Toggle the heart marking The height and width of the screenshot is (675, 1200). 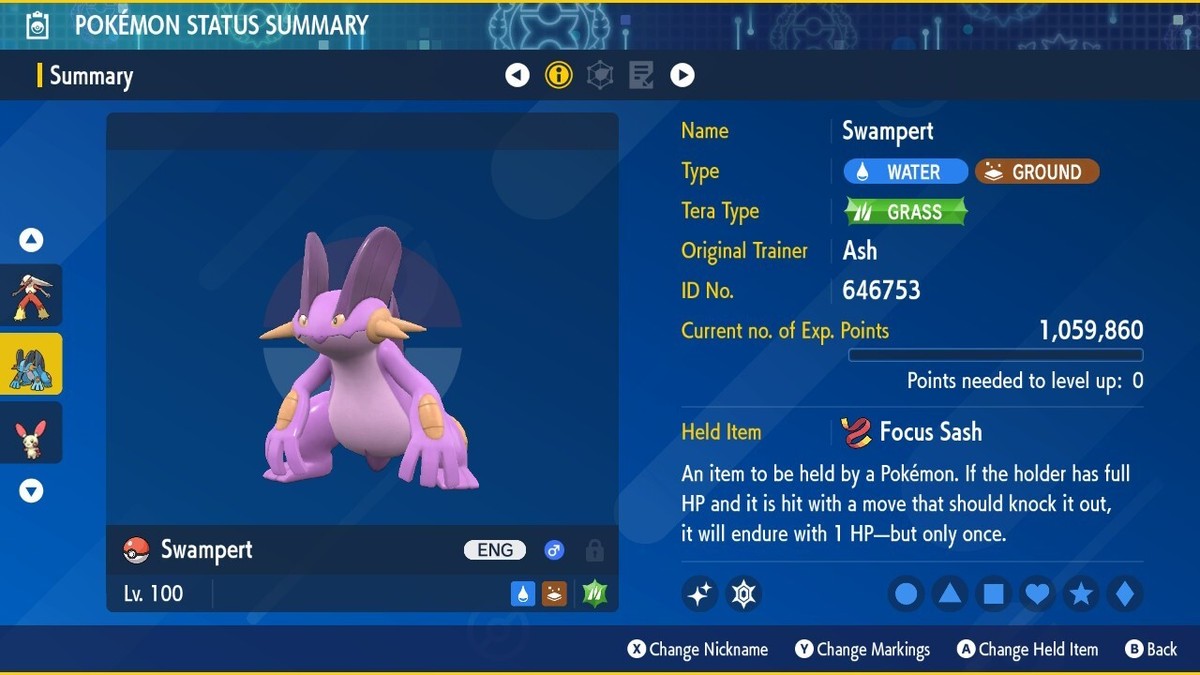(1038, 594)
